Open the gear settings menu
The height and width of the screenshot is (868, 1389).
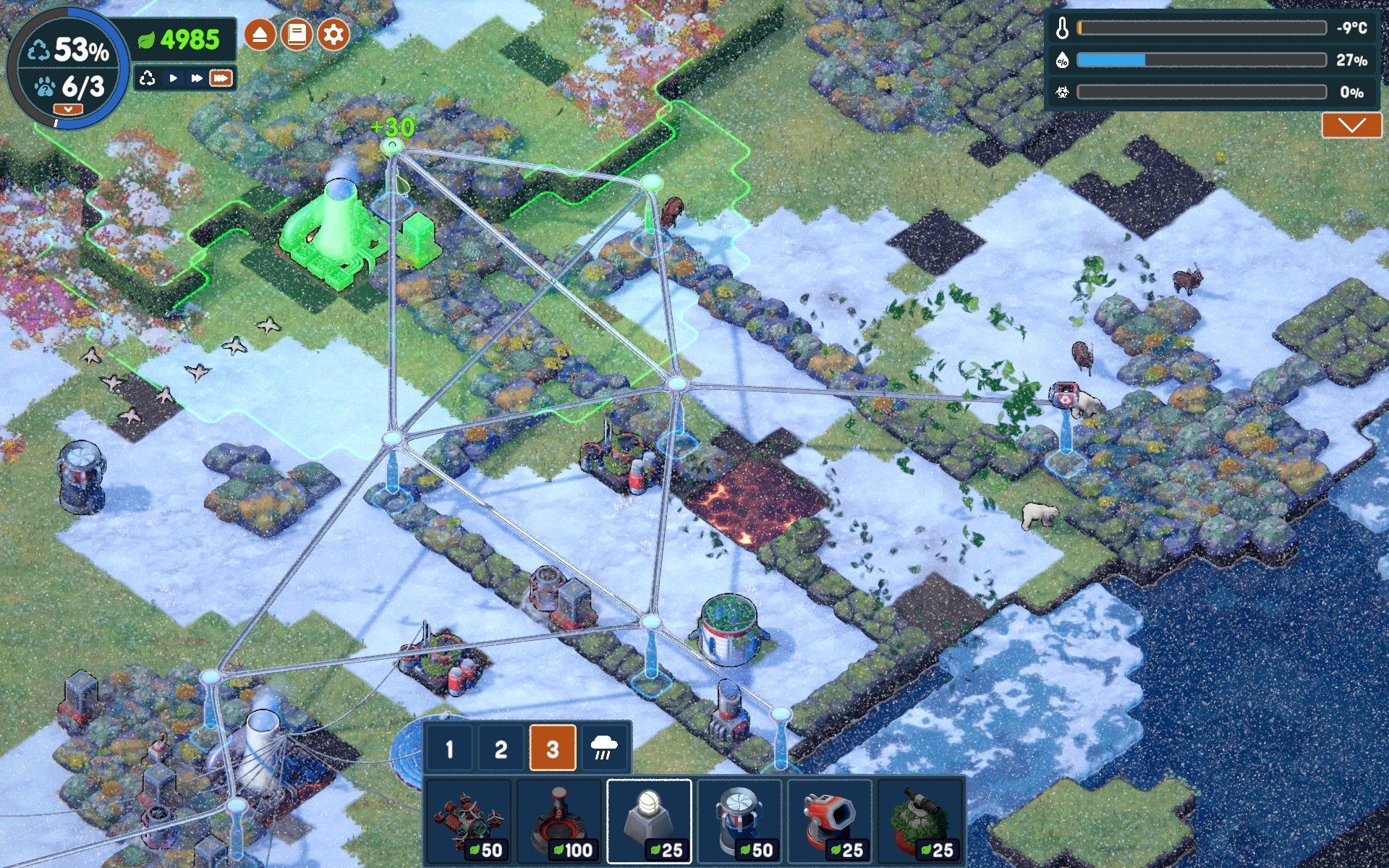pyautogui.click(x=334, y=35)
